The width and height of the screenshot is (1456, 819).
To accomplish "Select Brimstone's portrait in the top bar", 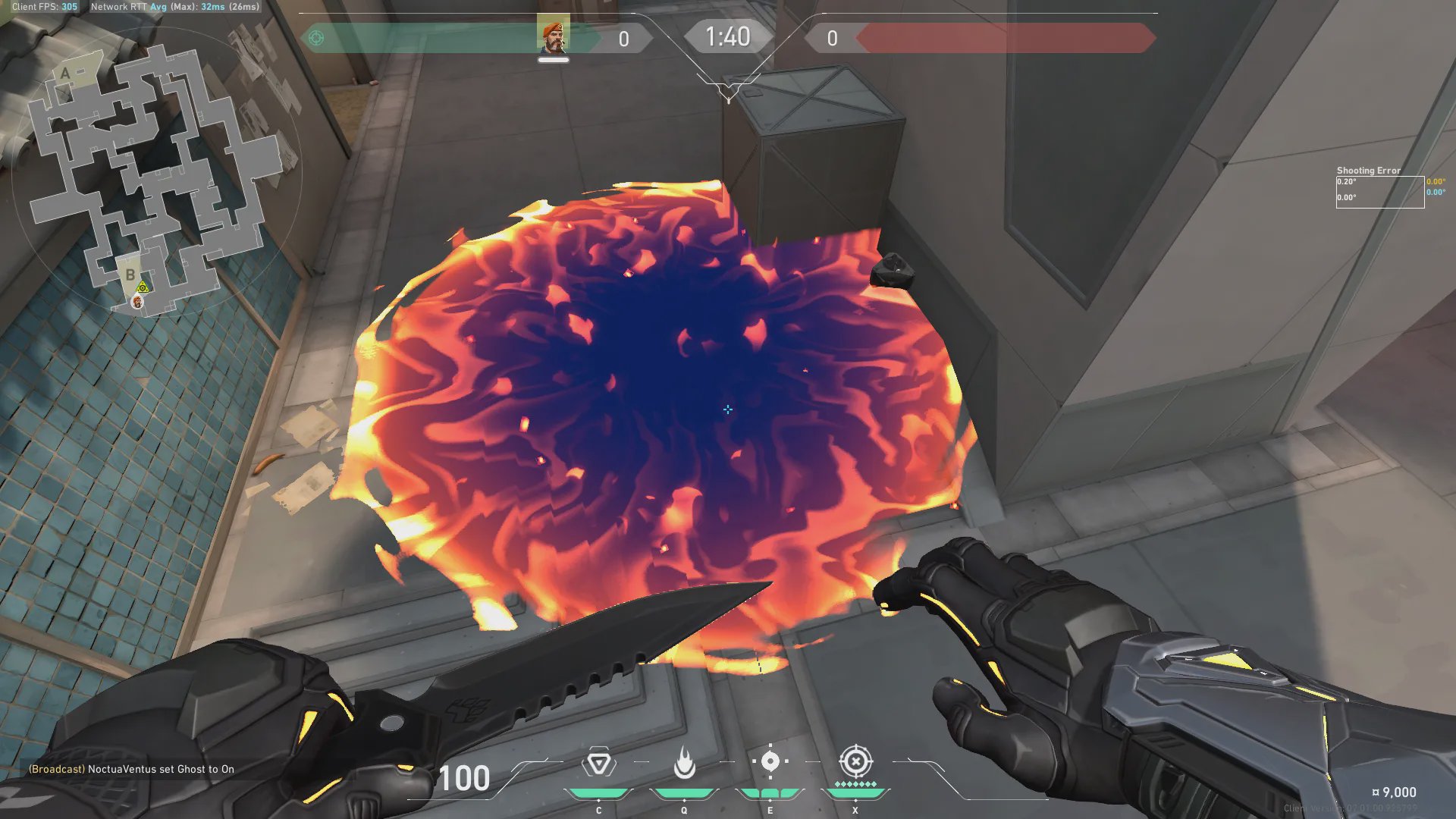I will pos(553,36).
